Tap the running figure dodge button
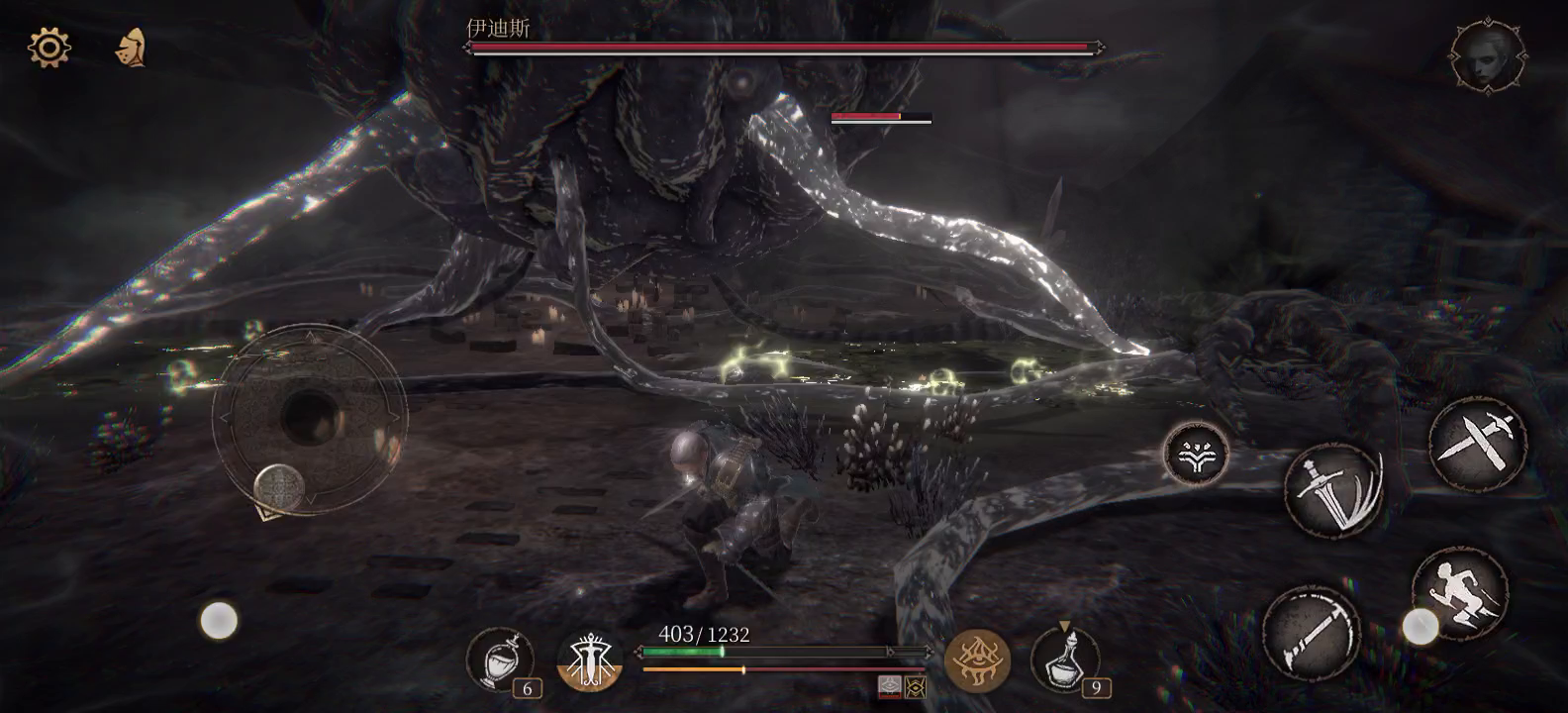The image size is (1568, 713). (x=1459, y=593)
